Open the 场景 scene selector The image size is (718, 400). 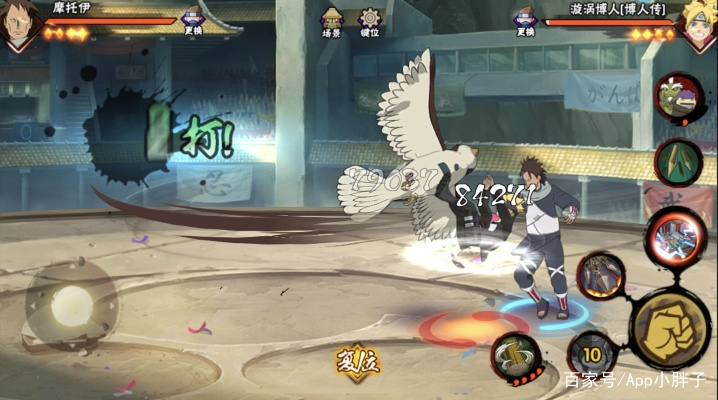point(332,21)
